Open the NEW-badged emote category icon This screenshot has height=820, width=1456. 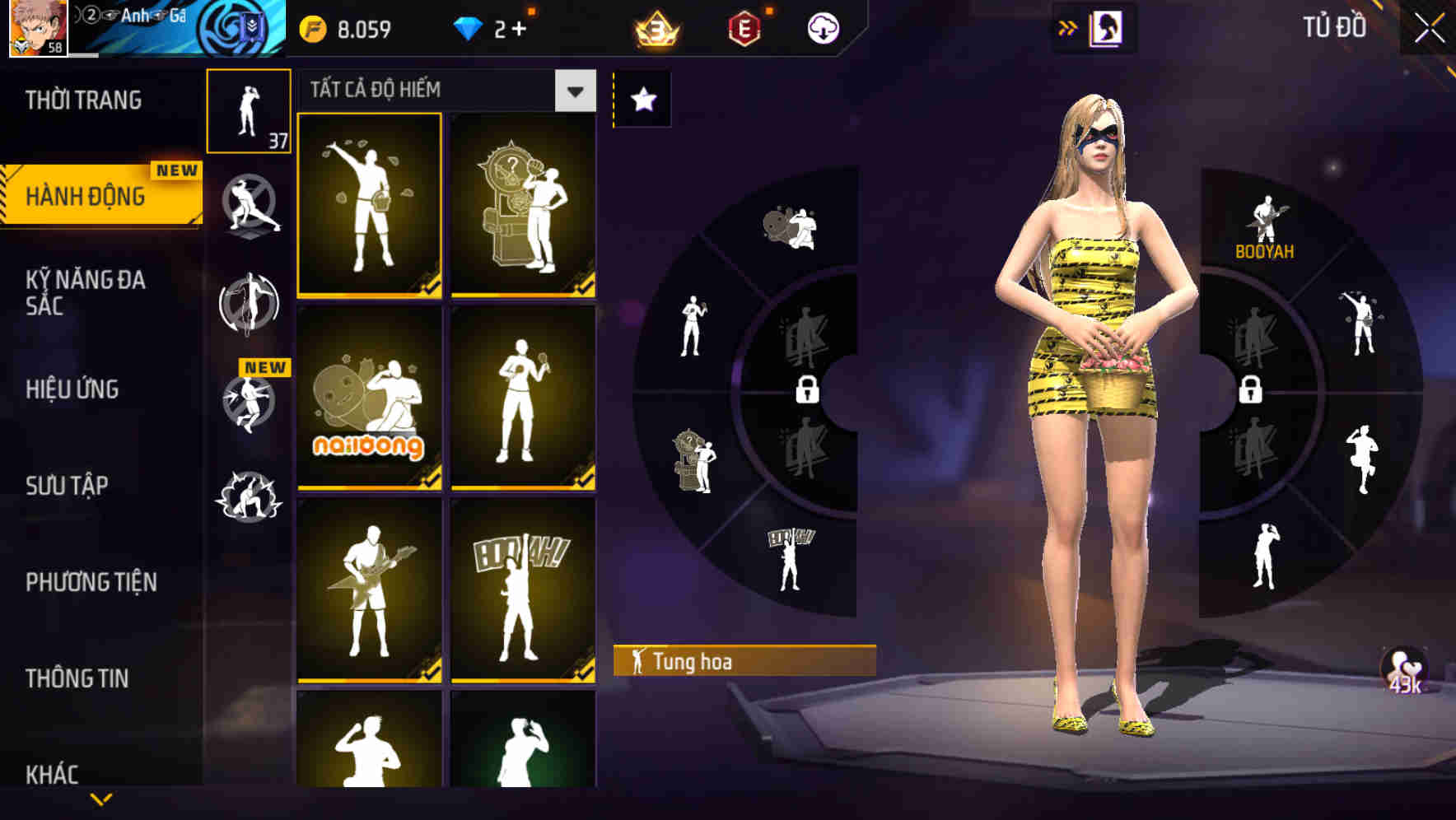(249, 403)
